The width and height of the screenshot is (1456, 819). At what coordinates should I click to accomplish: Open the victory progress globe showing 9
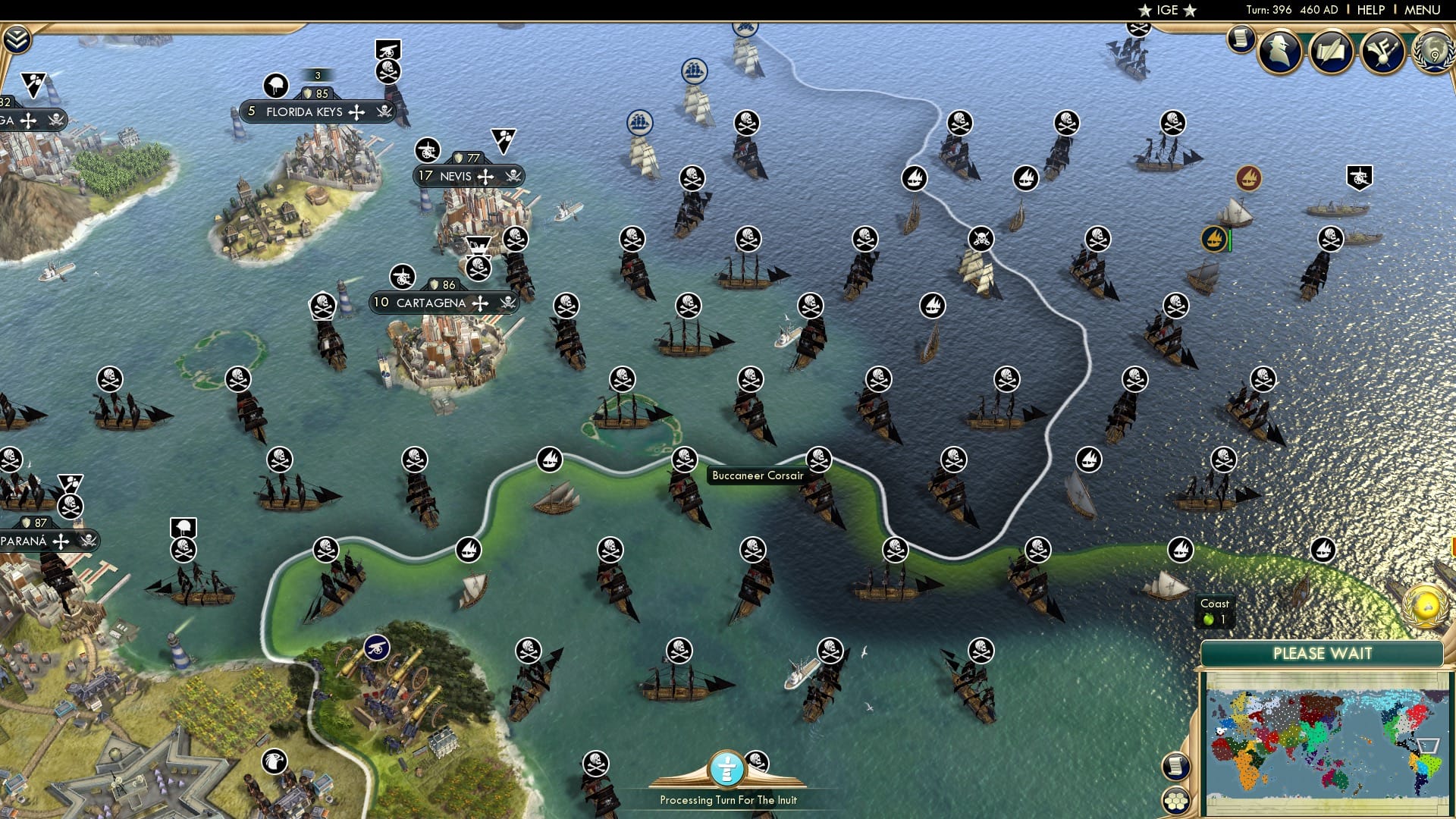(x=1433, y=55)
